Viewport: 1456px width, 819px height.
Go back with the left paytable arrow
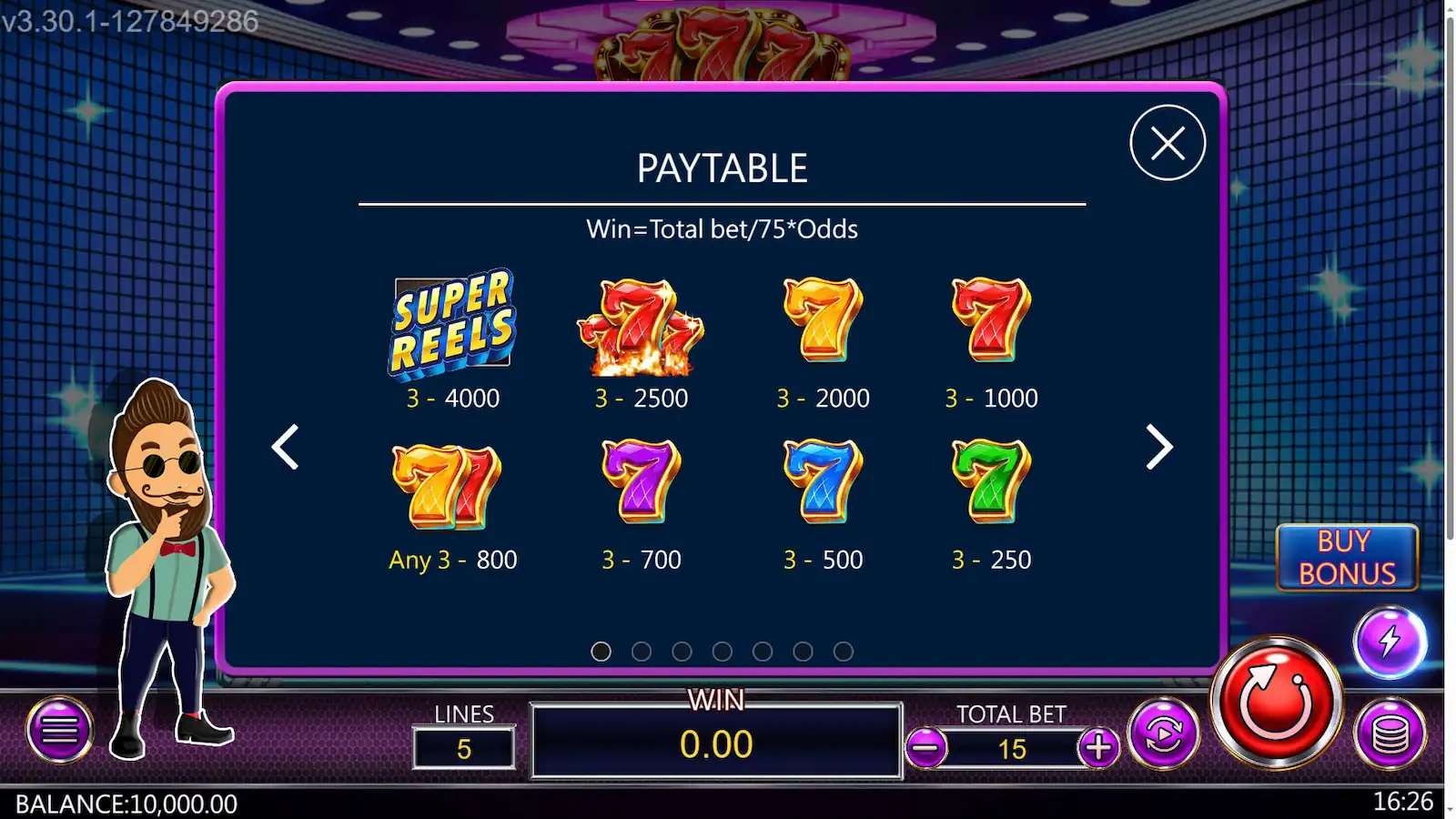click(x=285, y=448)
